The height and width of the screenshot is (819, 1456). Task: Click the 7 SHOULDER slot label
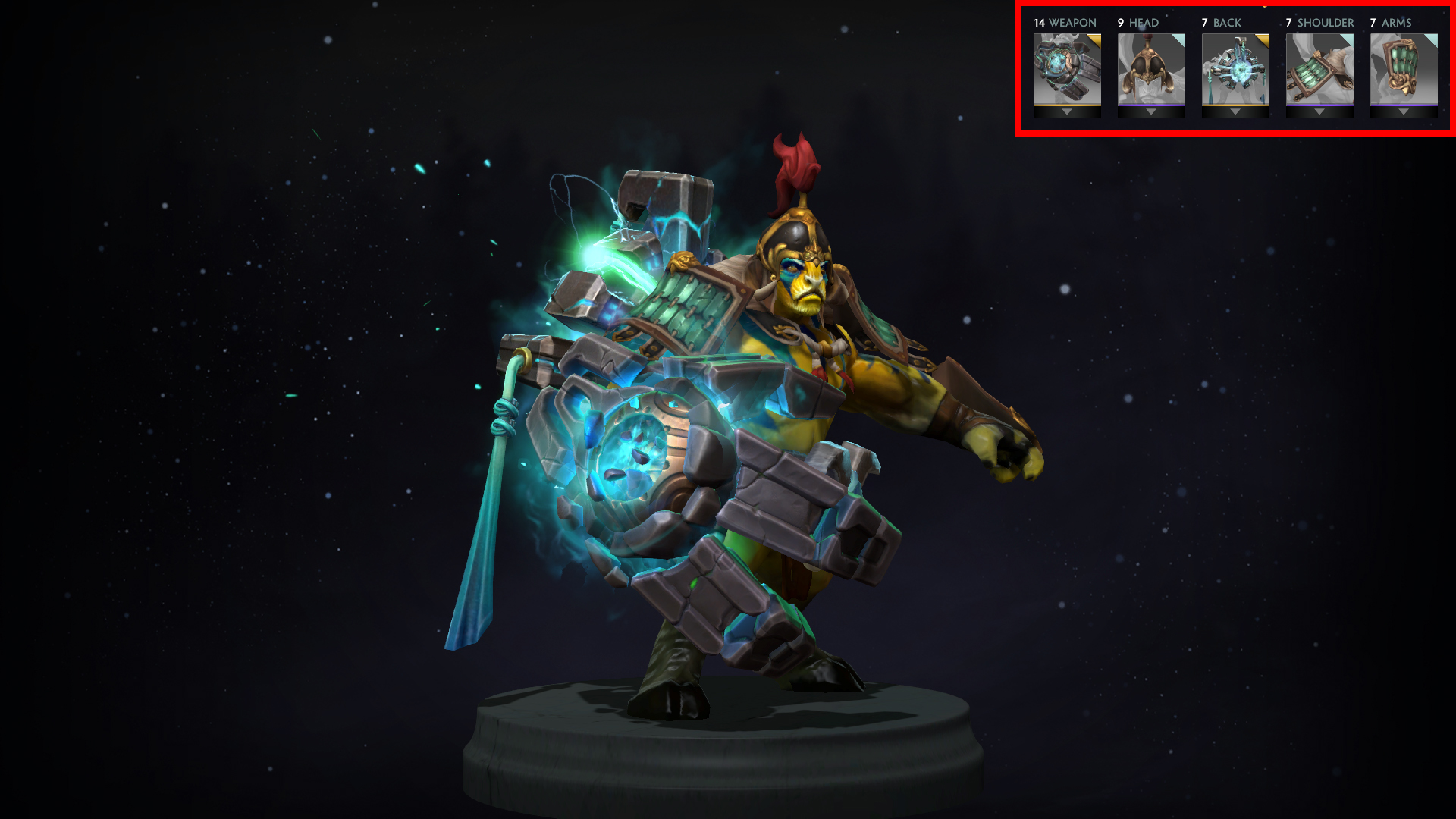[1319, 22]
